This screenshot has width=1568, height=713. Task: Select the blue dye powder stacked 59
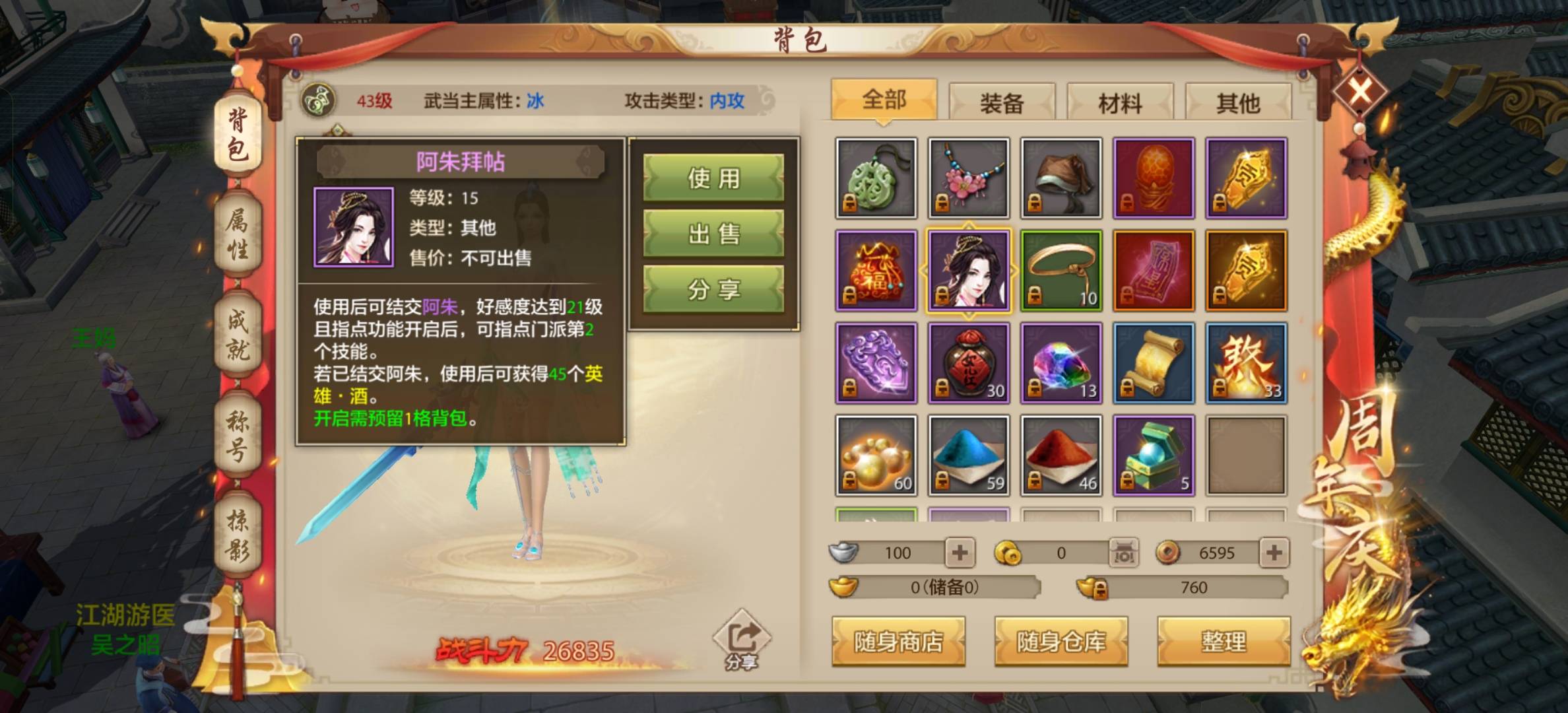coord(967,455)
